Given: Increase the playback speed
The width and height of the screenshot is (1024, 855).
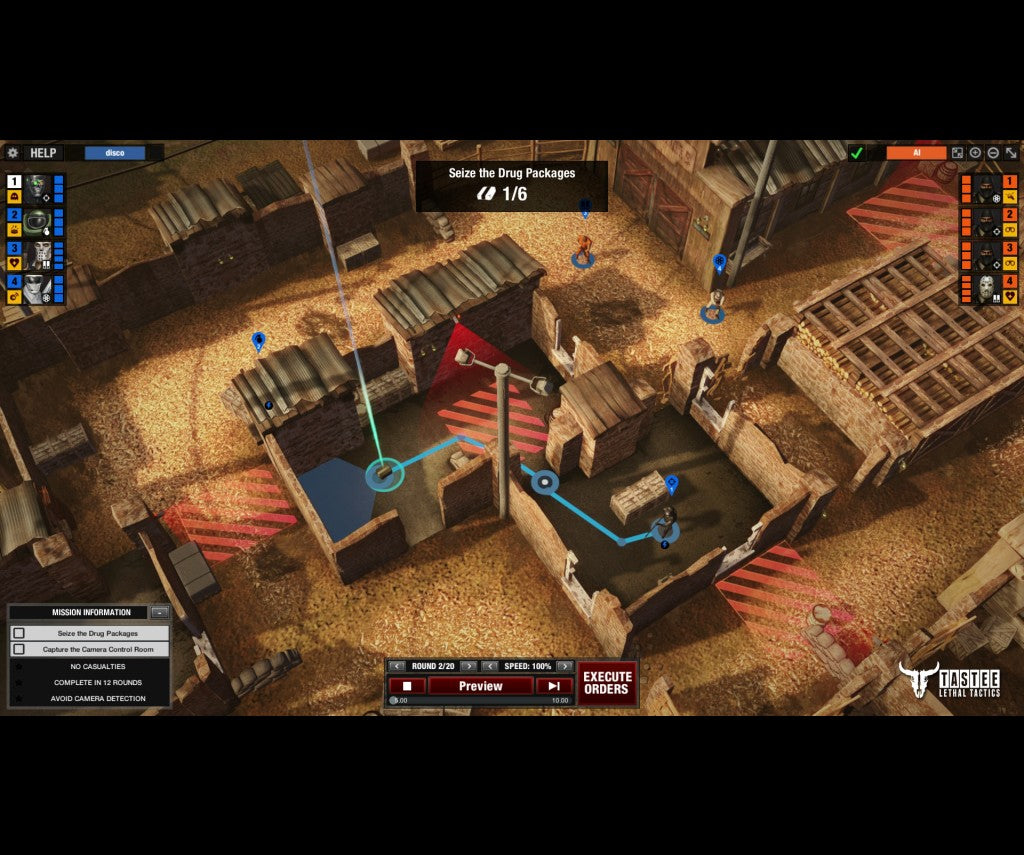Looking at the screenshot, I should pos(565,666).
